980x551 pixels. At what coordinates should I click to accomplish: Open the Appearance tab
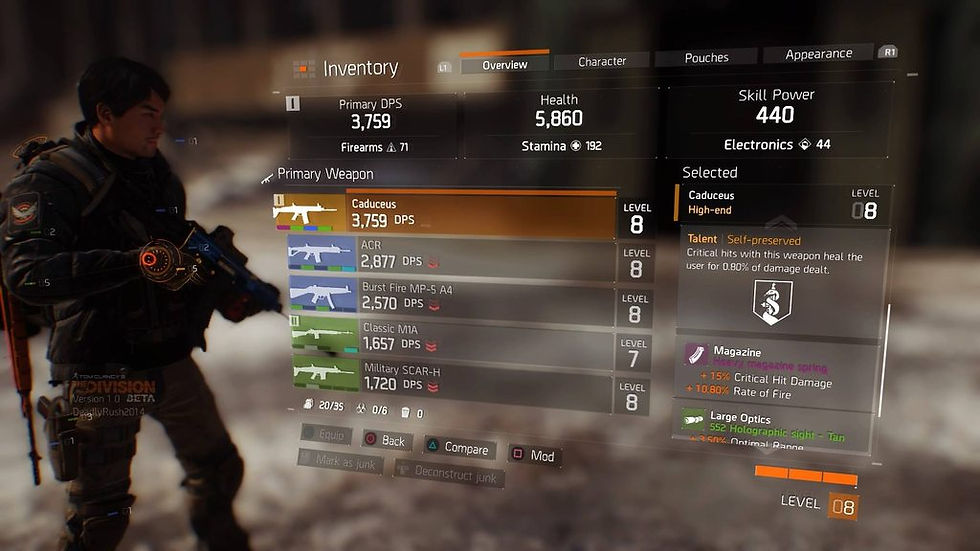pos(818,54)
